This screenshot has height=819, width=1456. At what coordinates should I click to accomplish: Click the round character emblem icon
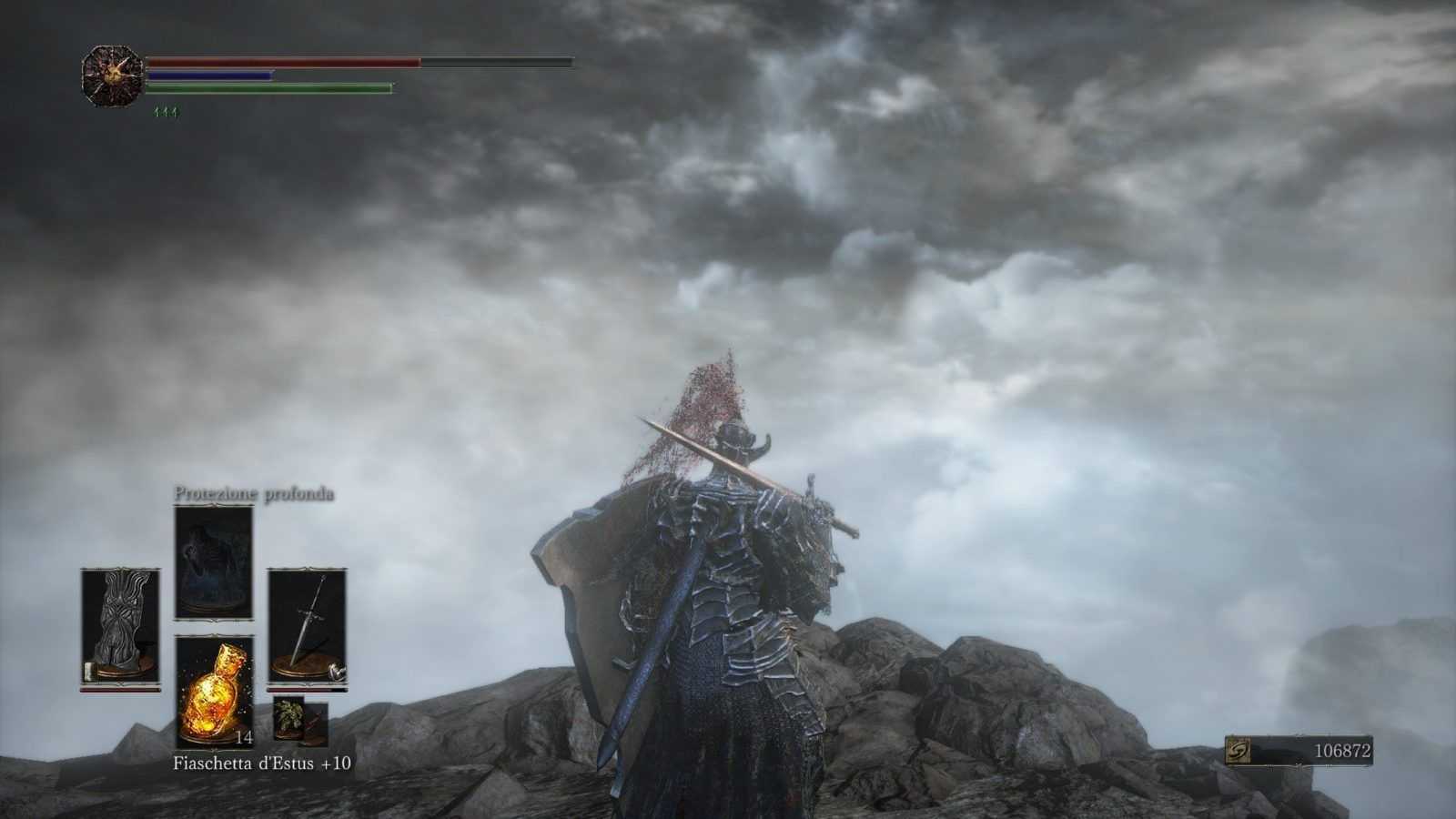click(113, 76)
